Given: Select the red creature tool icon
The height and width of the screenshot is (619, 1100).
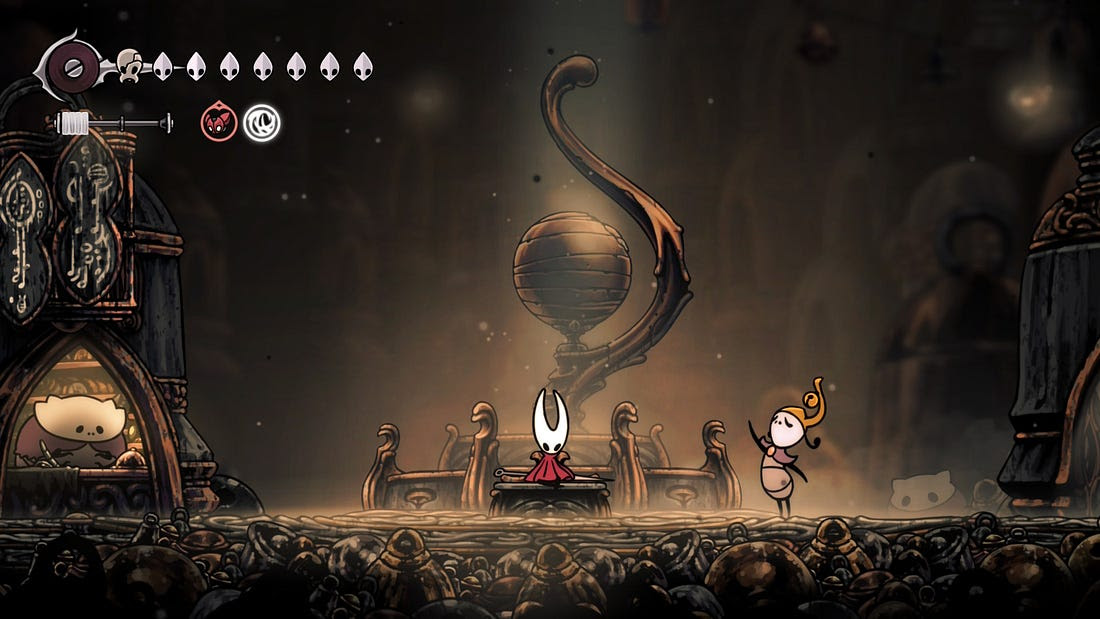Looking at the screenshot, I should point(219,123).
